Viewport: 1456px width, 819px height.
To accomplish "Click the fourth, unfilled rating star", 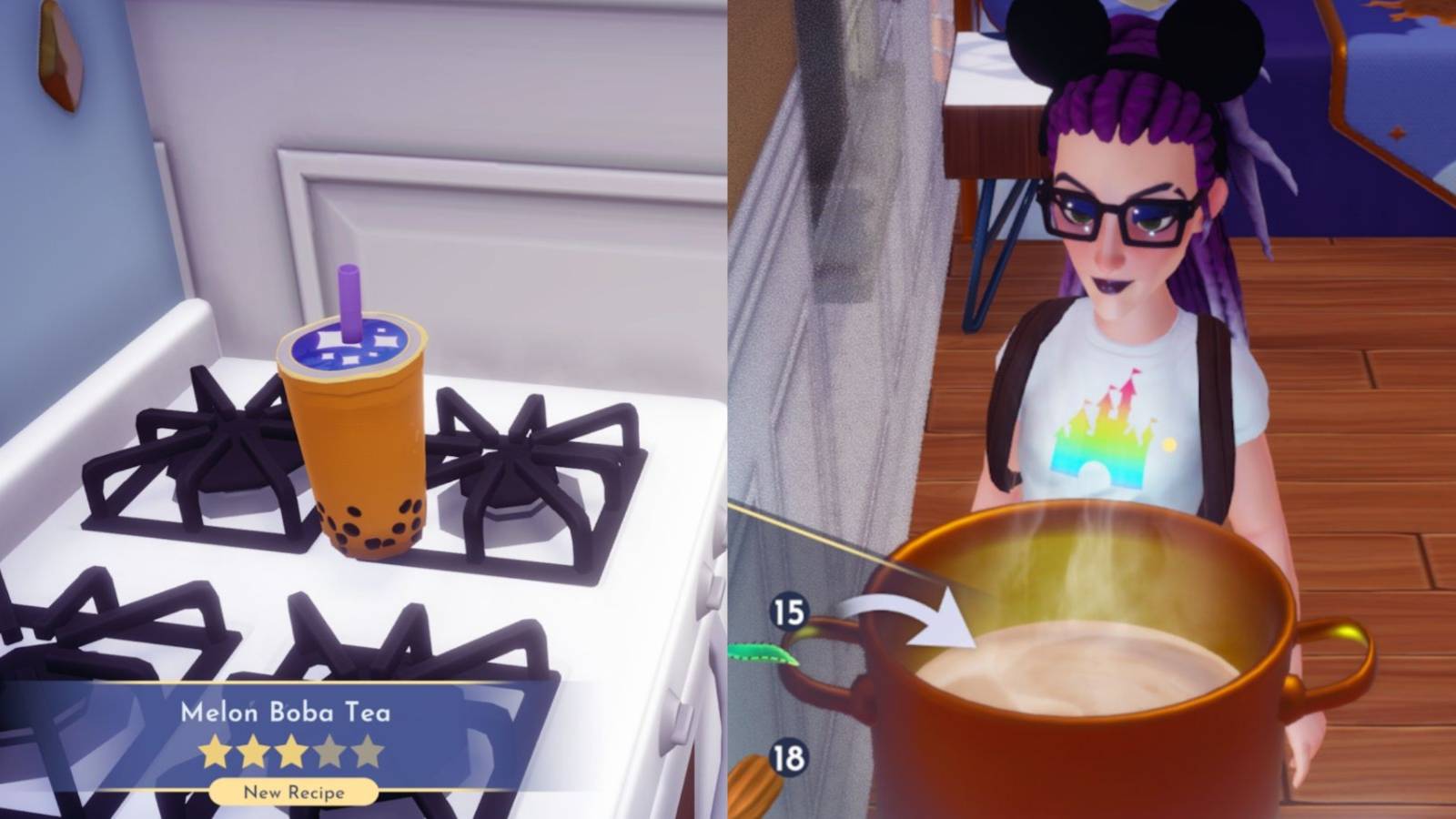I will [329, 751].
